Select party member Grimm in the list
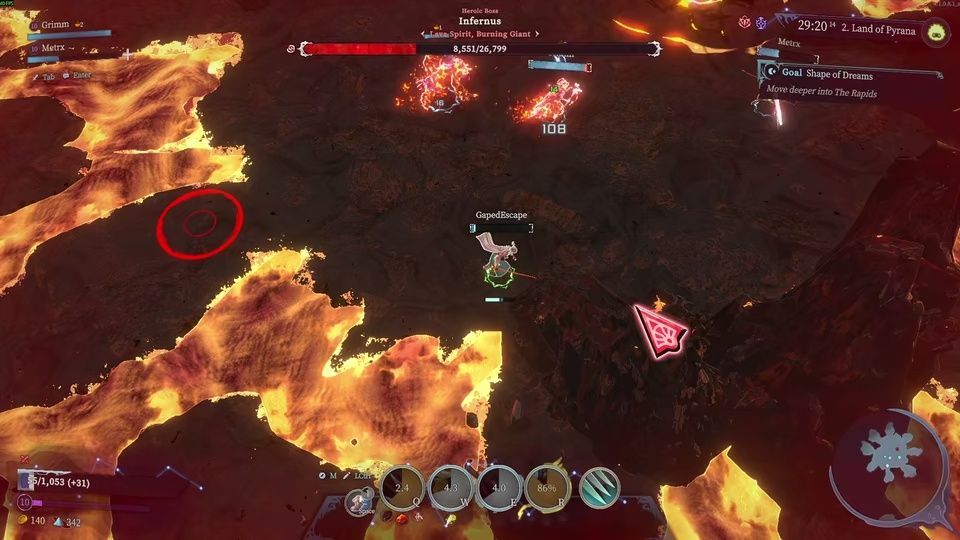Viewport: 960px width, 540px height. [52, 23]
